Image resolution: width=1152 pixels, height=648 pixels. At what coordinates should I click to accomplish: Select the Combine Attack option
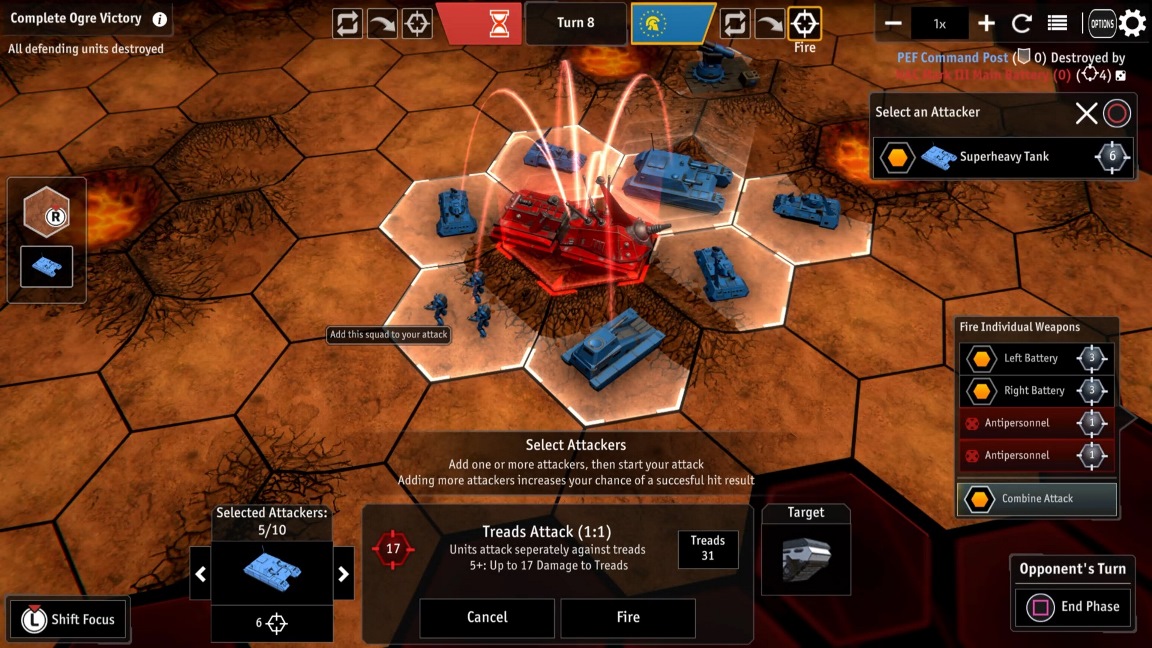[1037, 498]
